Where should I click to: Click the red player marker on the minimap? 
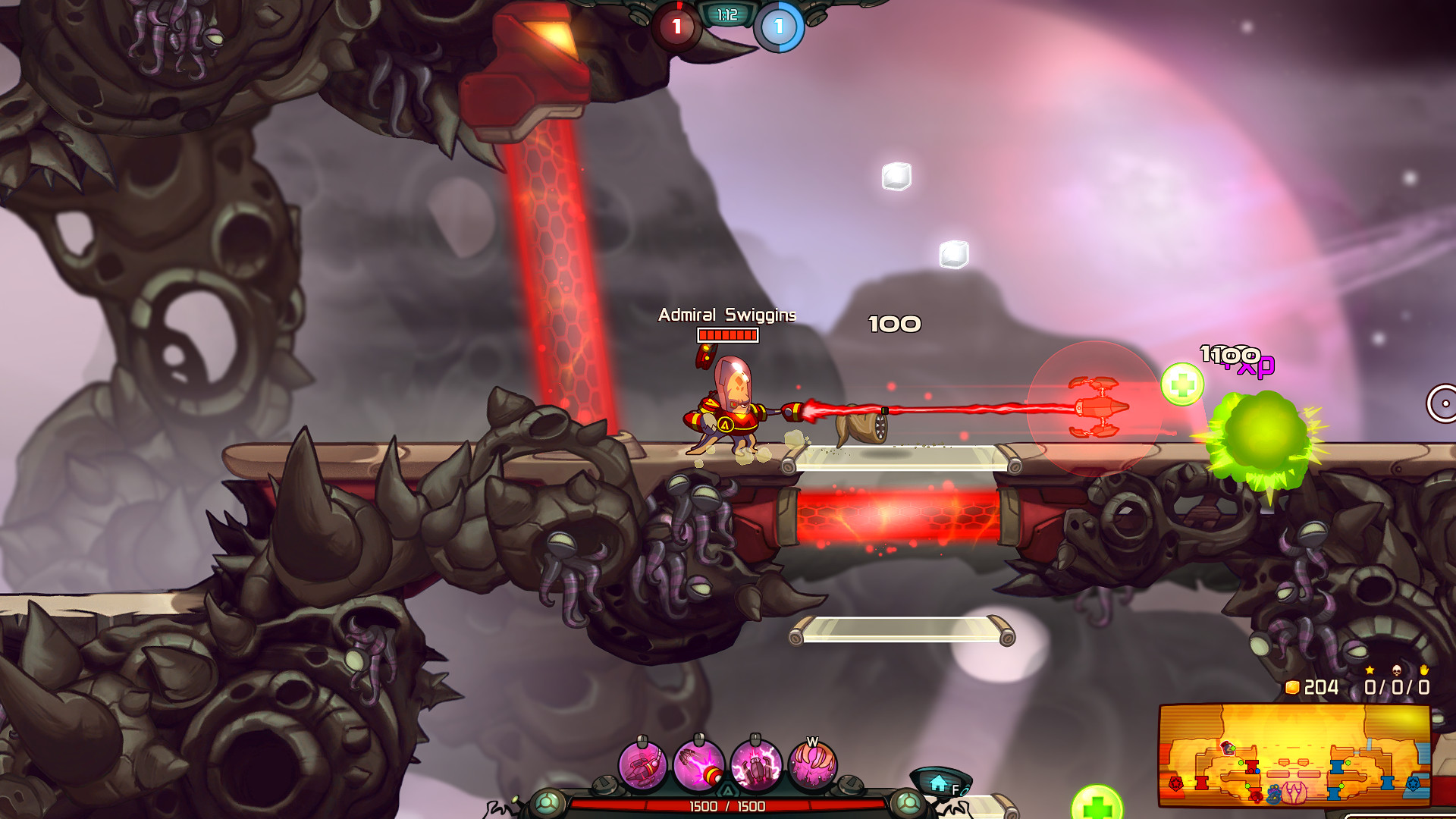(1227, 748)
